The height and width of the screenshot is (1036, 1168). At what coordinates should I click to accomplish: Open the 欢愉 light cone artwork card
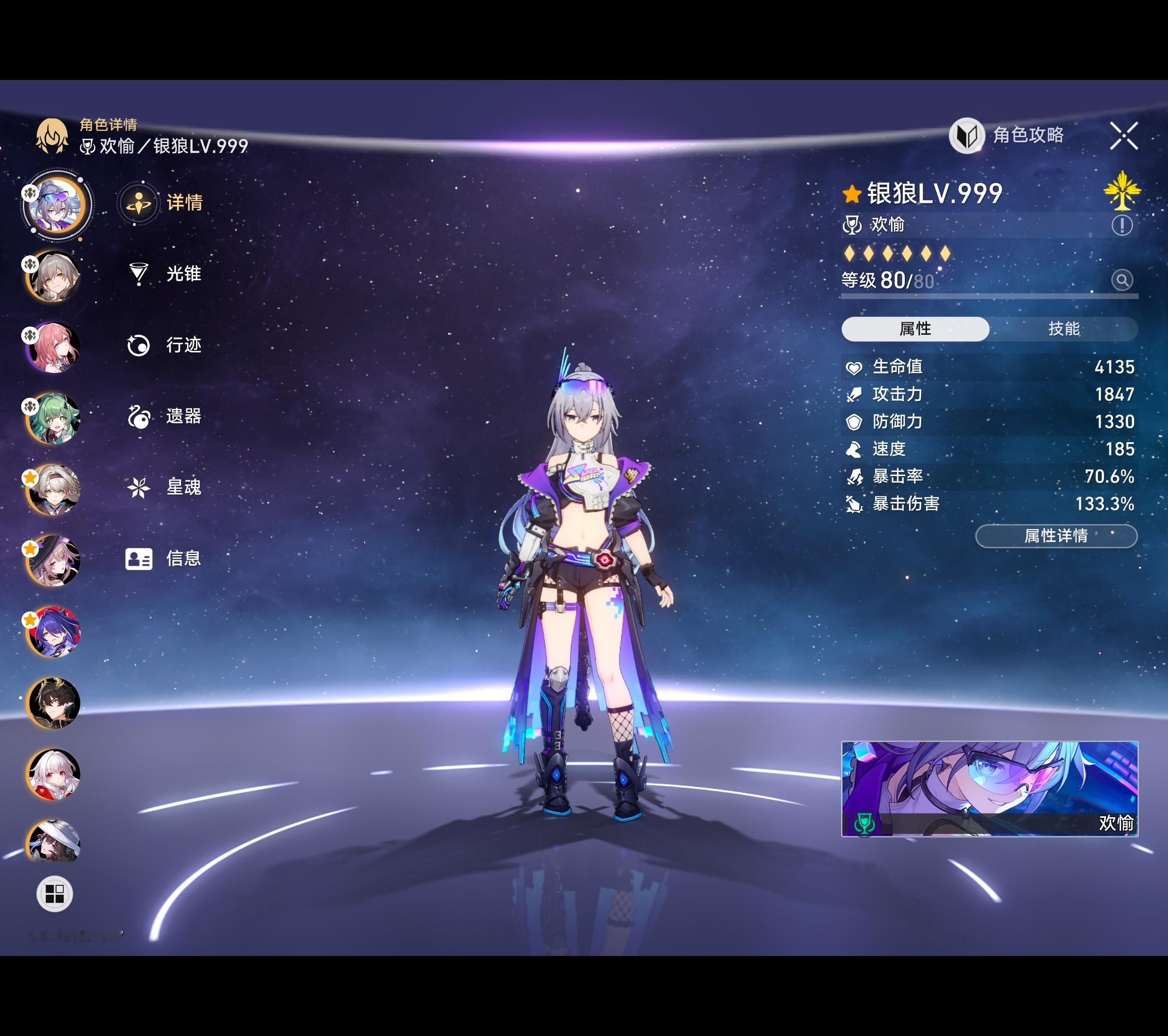[989, 789]
